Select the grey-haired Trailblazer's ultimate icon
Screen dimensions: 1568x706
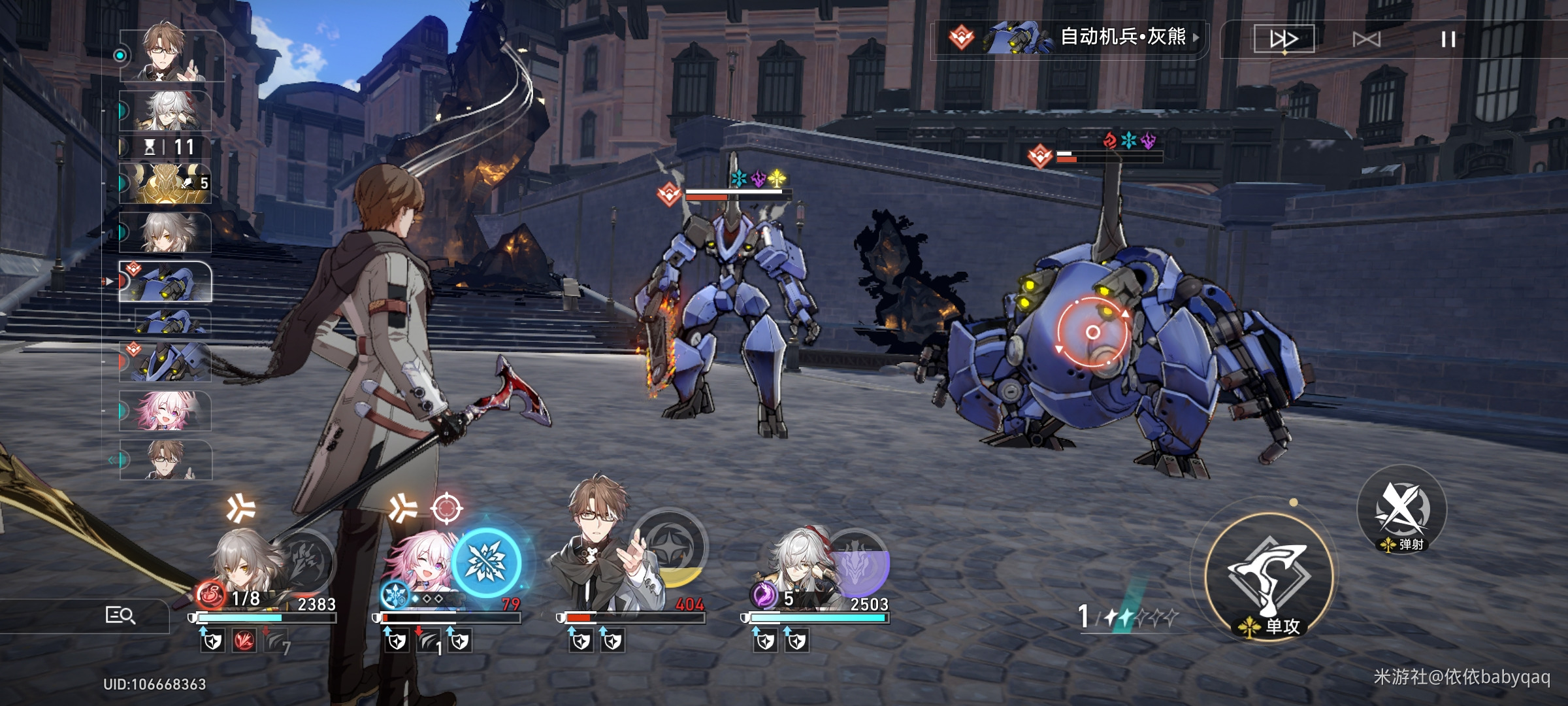pos(306,561)
